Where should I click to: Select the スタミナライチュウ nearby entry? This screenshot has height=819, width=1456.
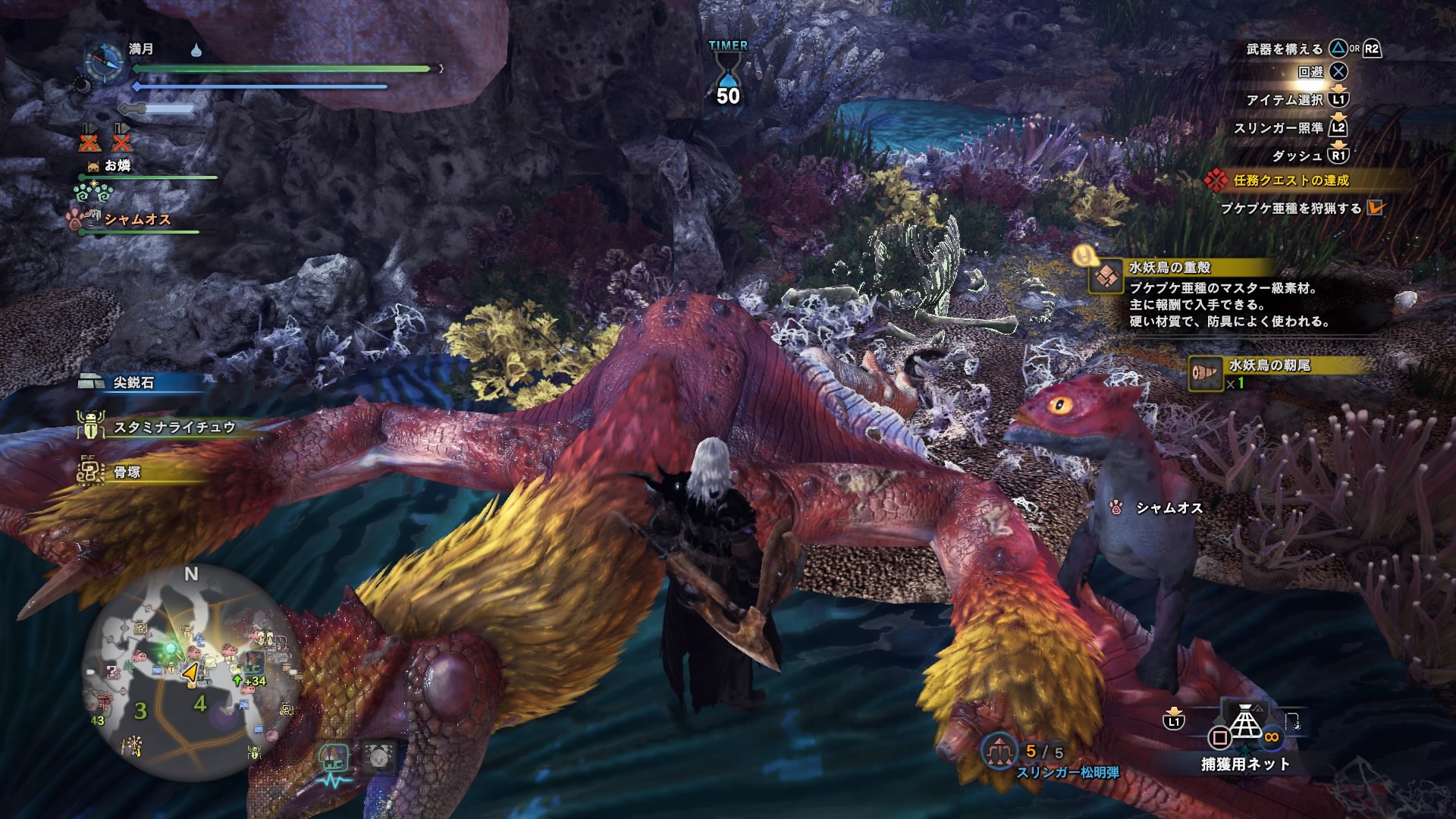click(x=173, y=428)
